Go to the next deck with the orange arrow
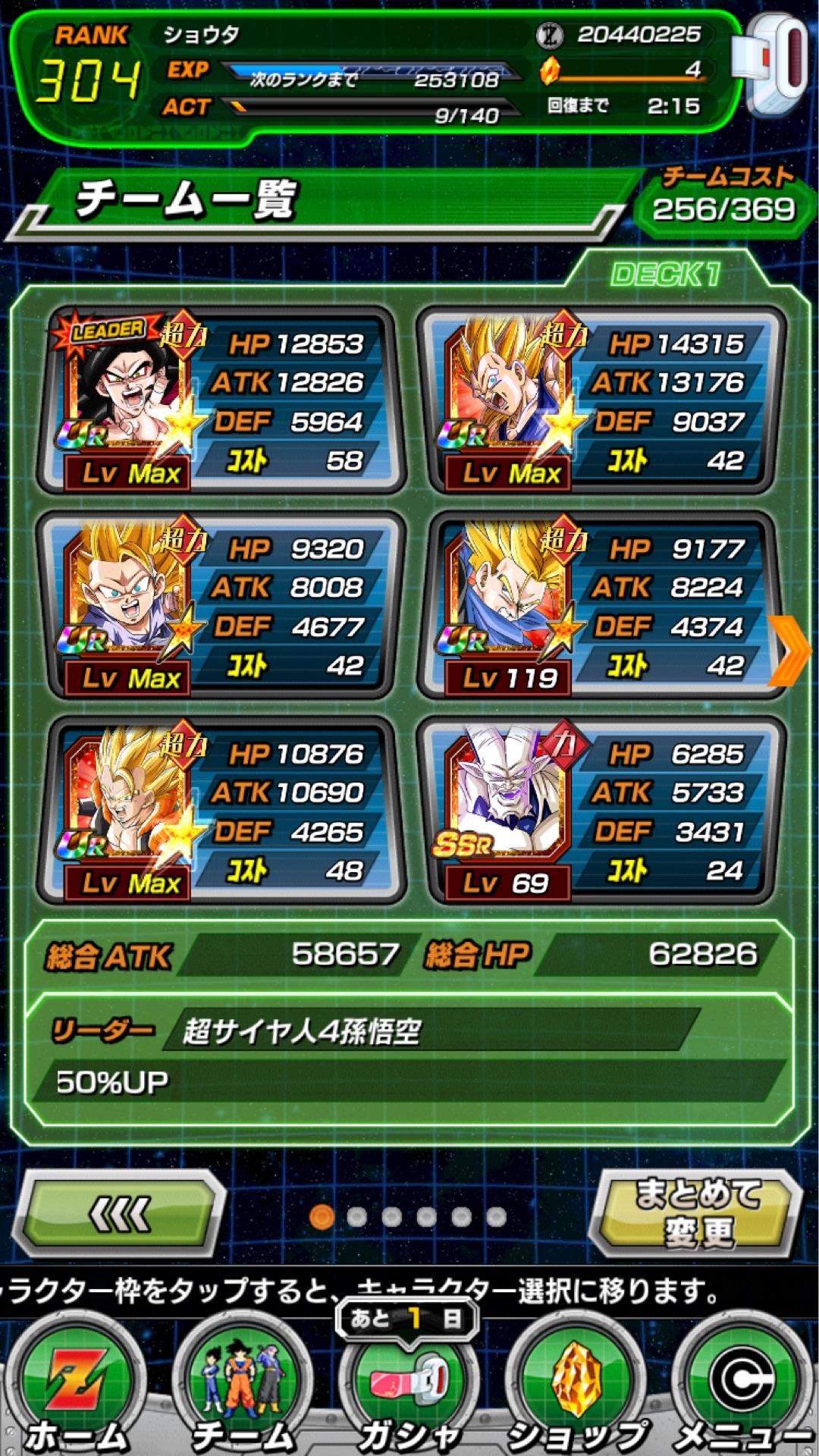This screenshot has height=1456, width=819. point(790,651)
